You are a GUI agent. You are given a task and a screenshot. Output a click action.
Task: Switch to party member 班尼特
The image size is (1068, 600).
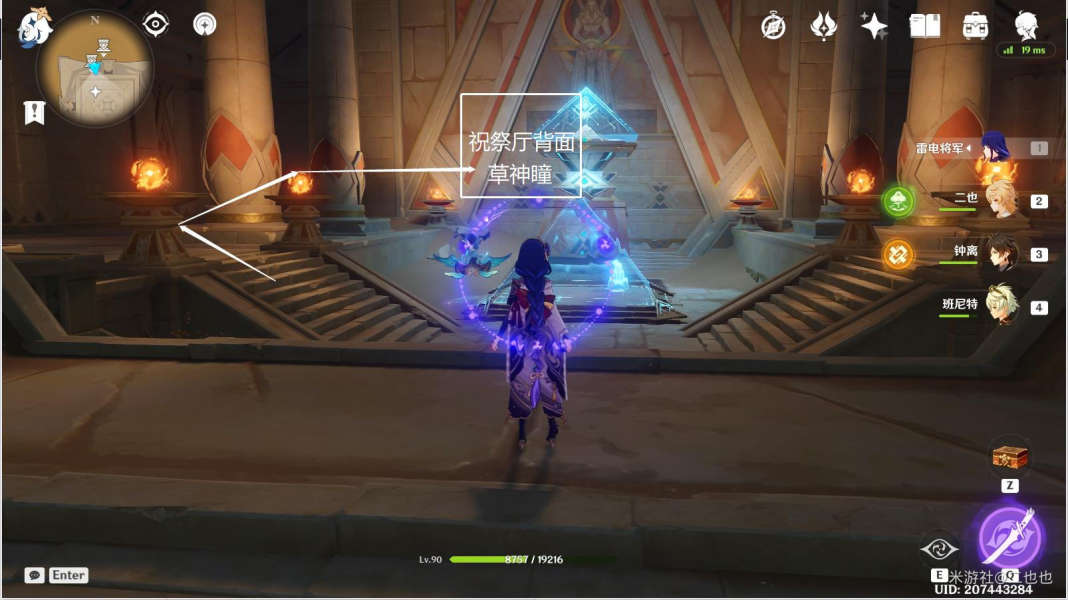click(1000, 306)
